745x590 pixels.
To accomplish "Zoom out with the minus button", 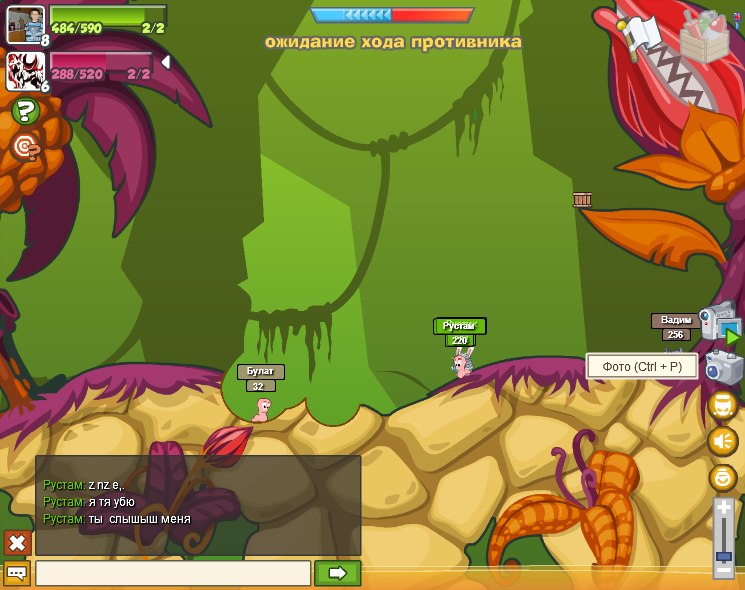I will (x=723, y=571).
